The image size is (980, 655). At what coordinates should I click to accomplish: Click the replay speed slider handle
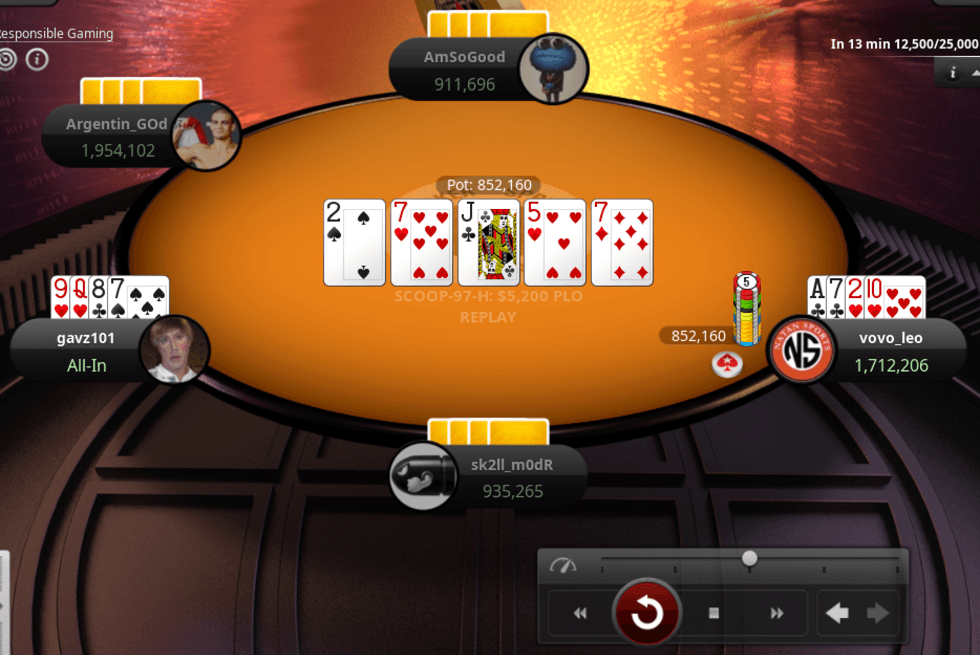click(x=749, y=558)
